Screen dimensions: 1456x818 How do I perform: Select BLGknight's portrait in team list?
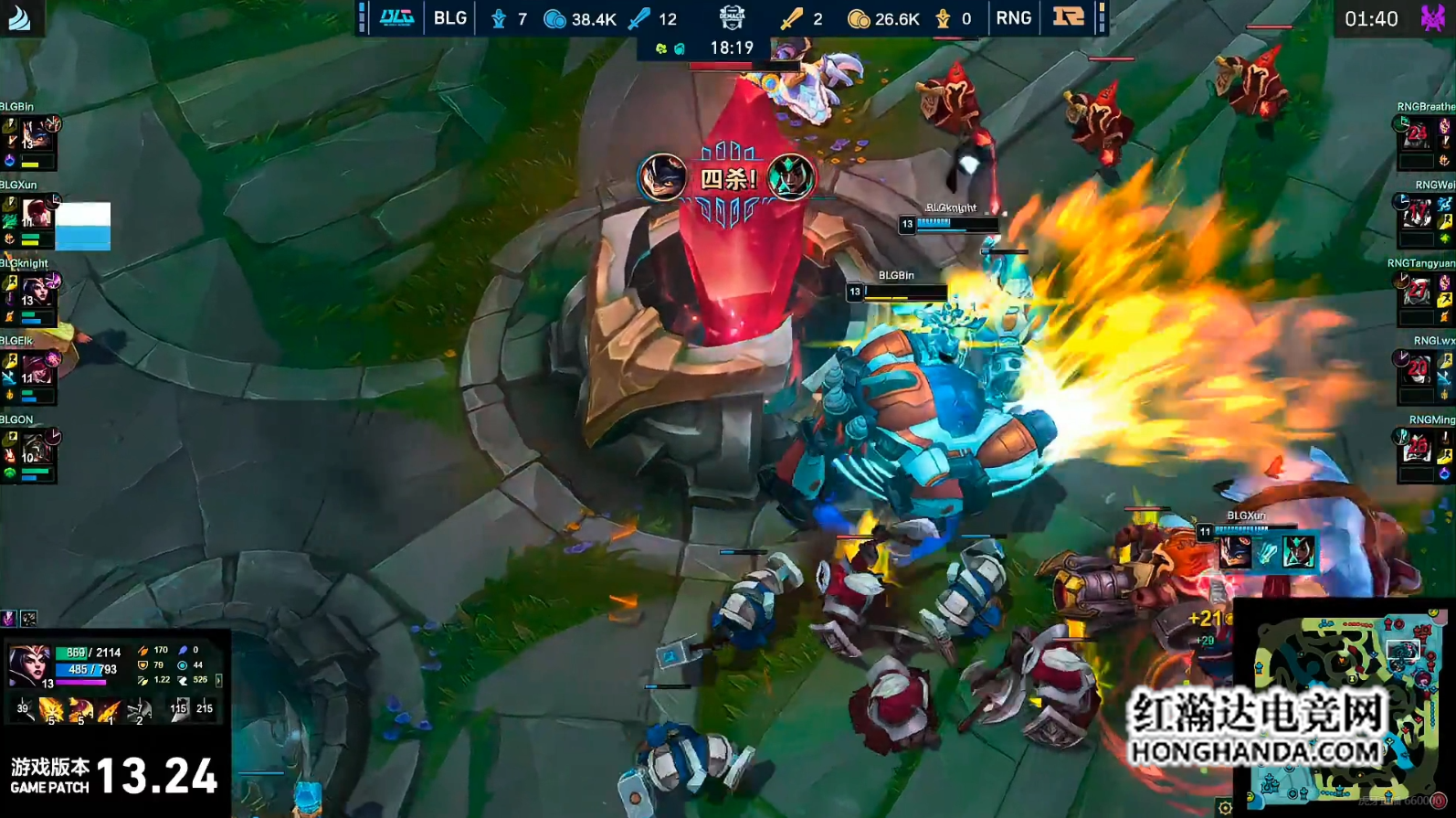[x=37, y=292]
